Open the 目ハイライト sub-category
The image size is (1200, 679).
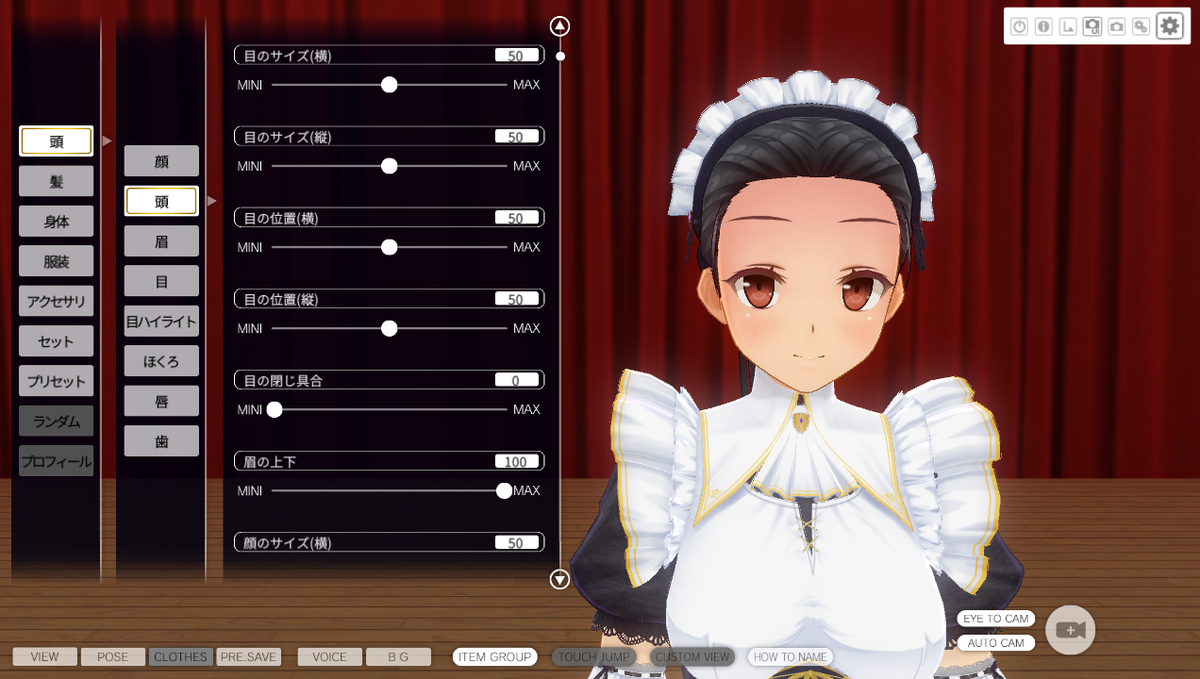coord(161,321)
